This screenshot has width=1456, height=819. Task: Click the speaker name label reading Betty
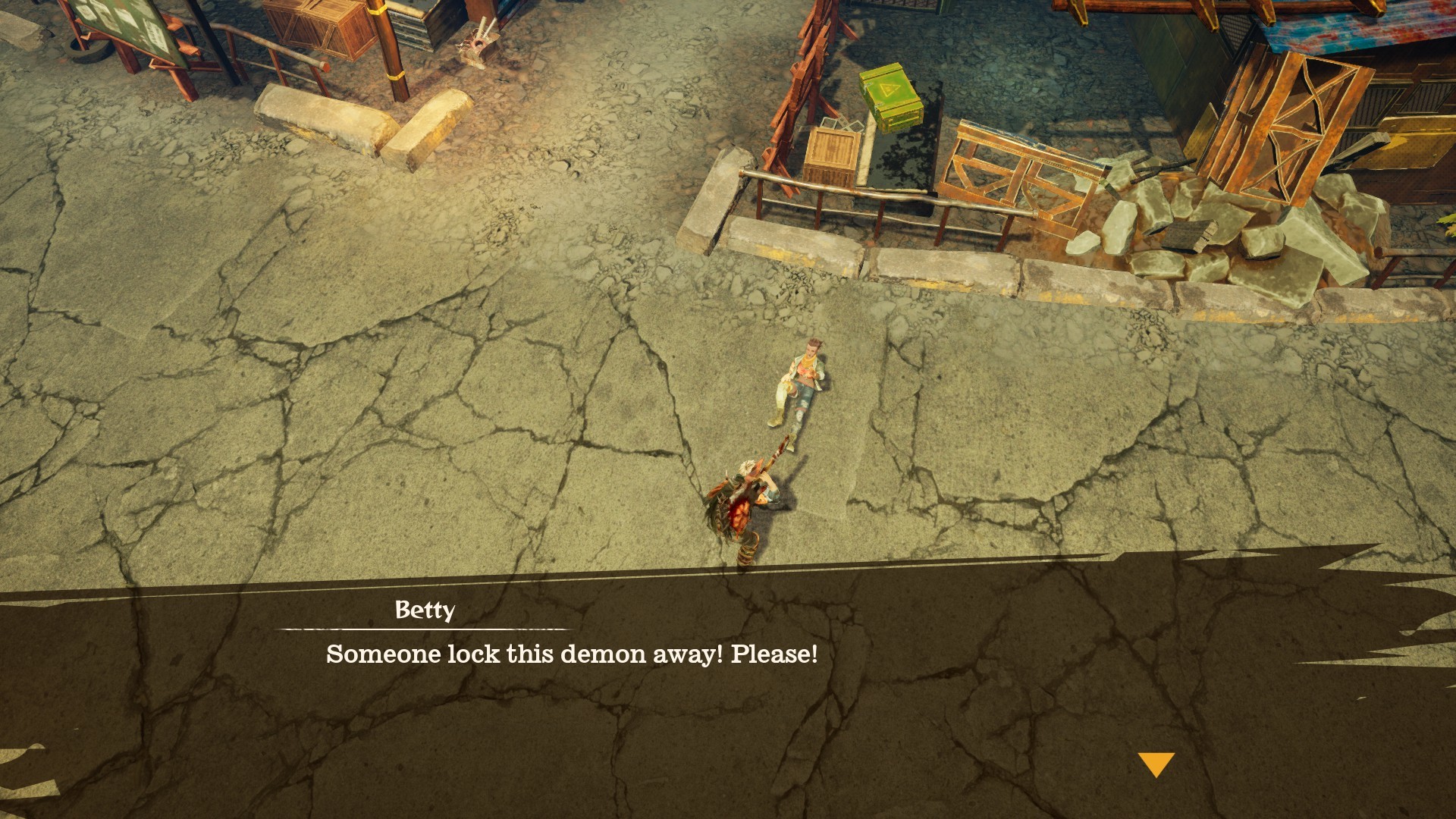(426, 611)
